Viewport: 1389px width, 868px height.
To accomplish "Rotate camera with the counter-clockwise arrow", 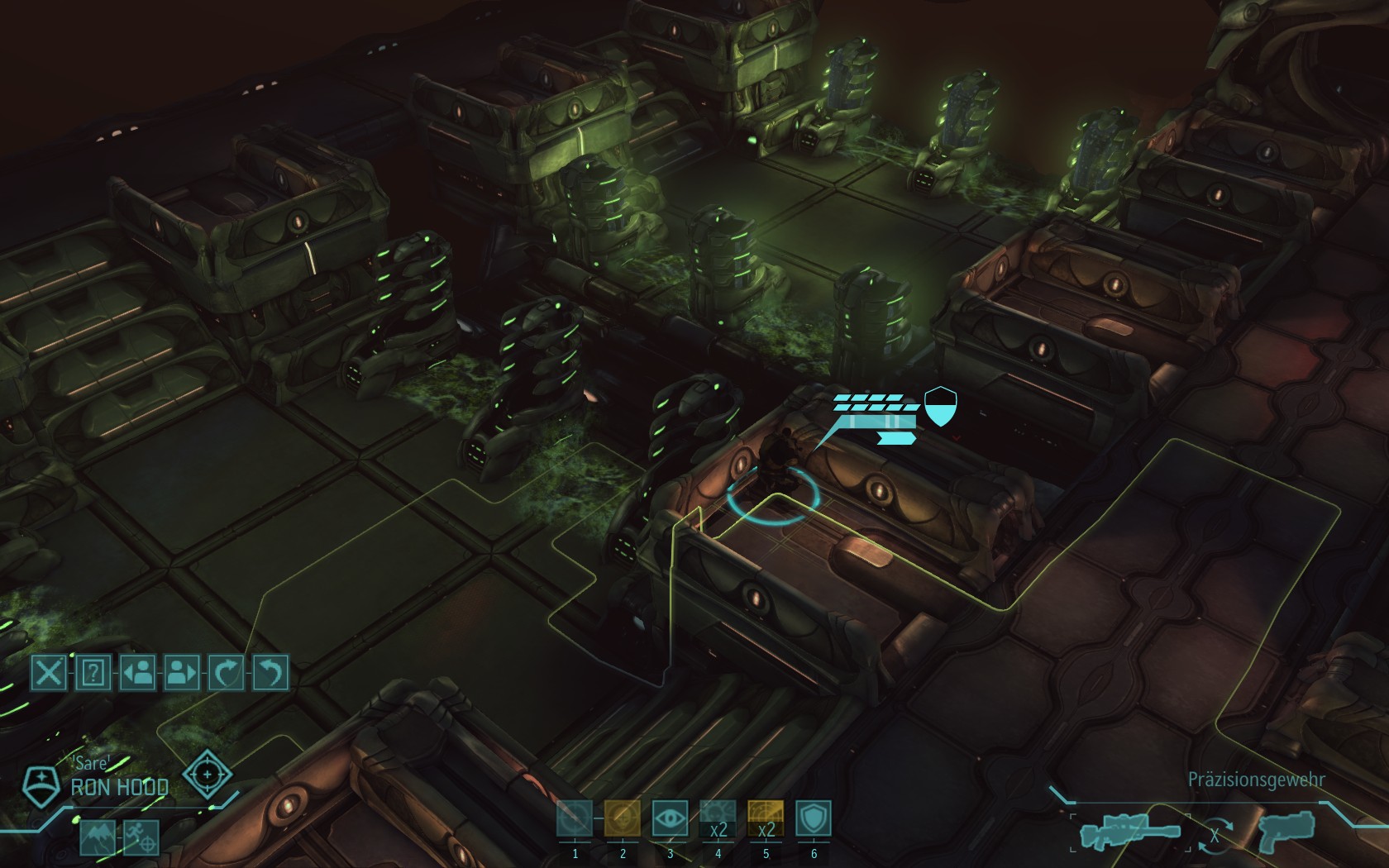I will point(270,672).
